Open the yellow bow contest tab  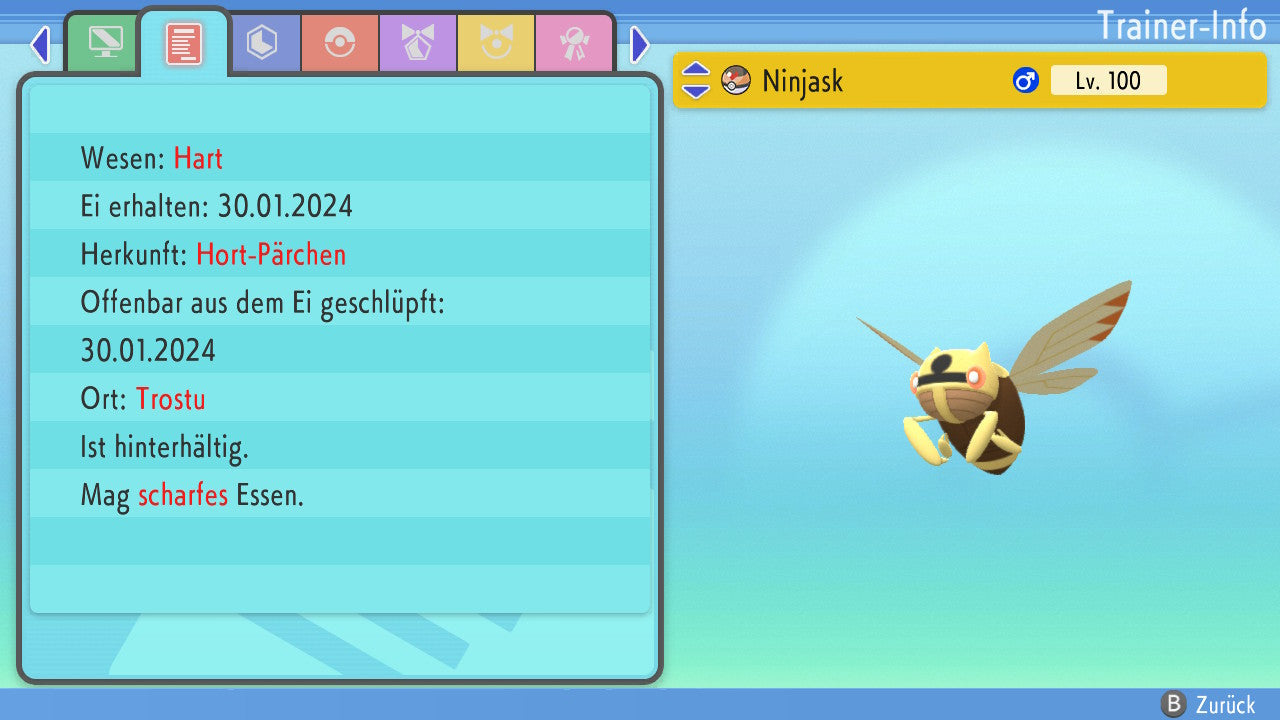(496, 44)
